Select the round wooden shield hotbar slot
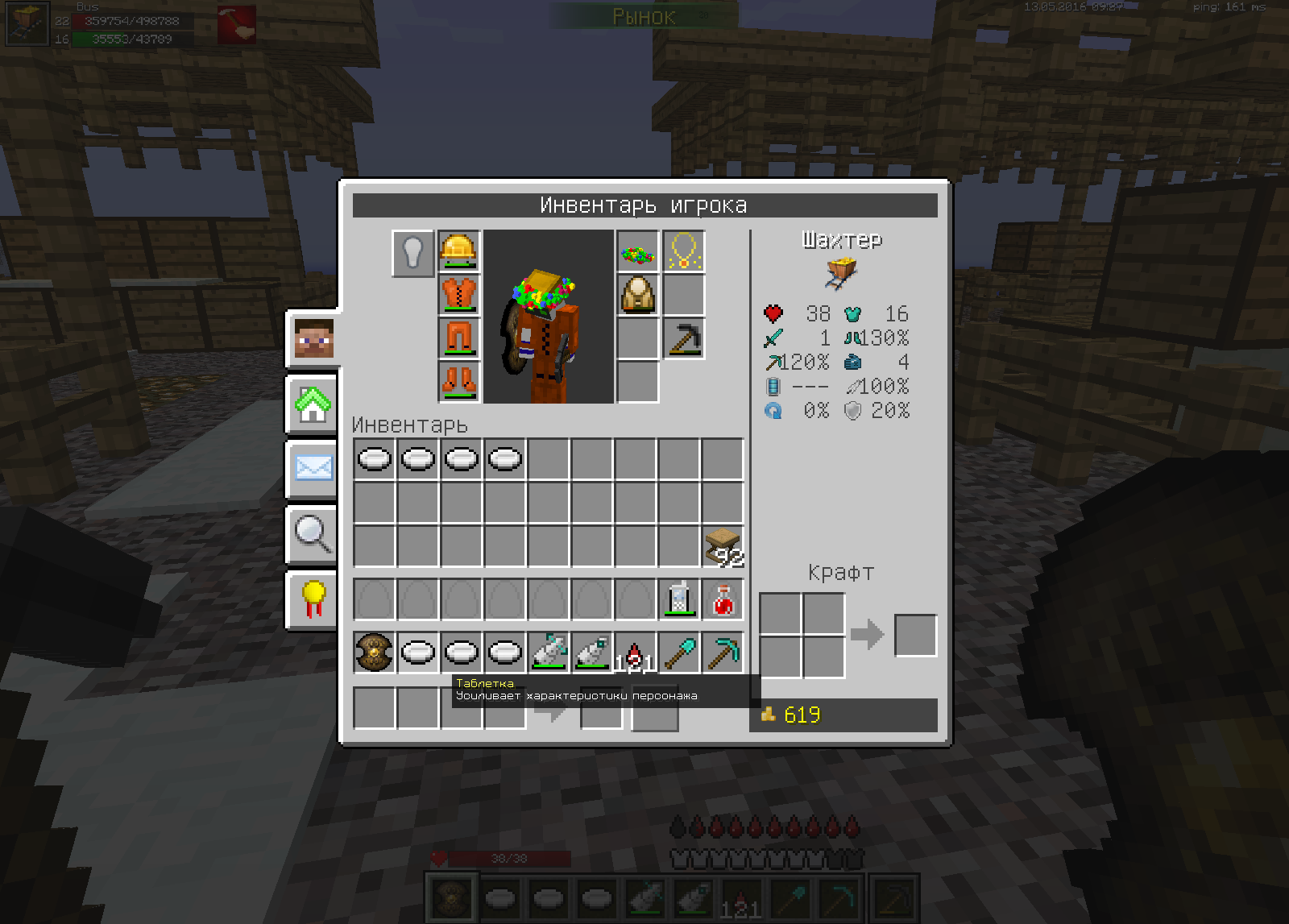Screen dimensions: 1289x924 (375, 653)
